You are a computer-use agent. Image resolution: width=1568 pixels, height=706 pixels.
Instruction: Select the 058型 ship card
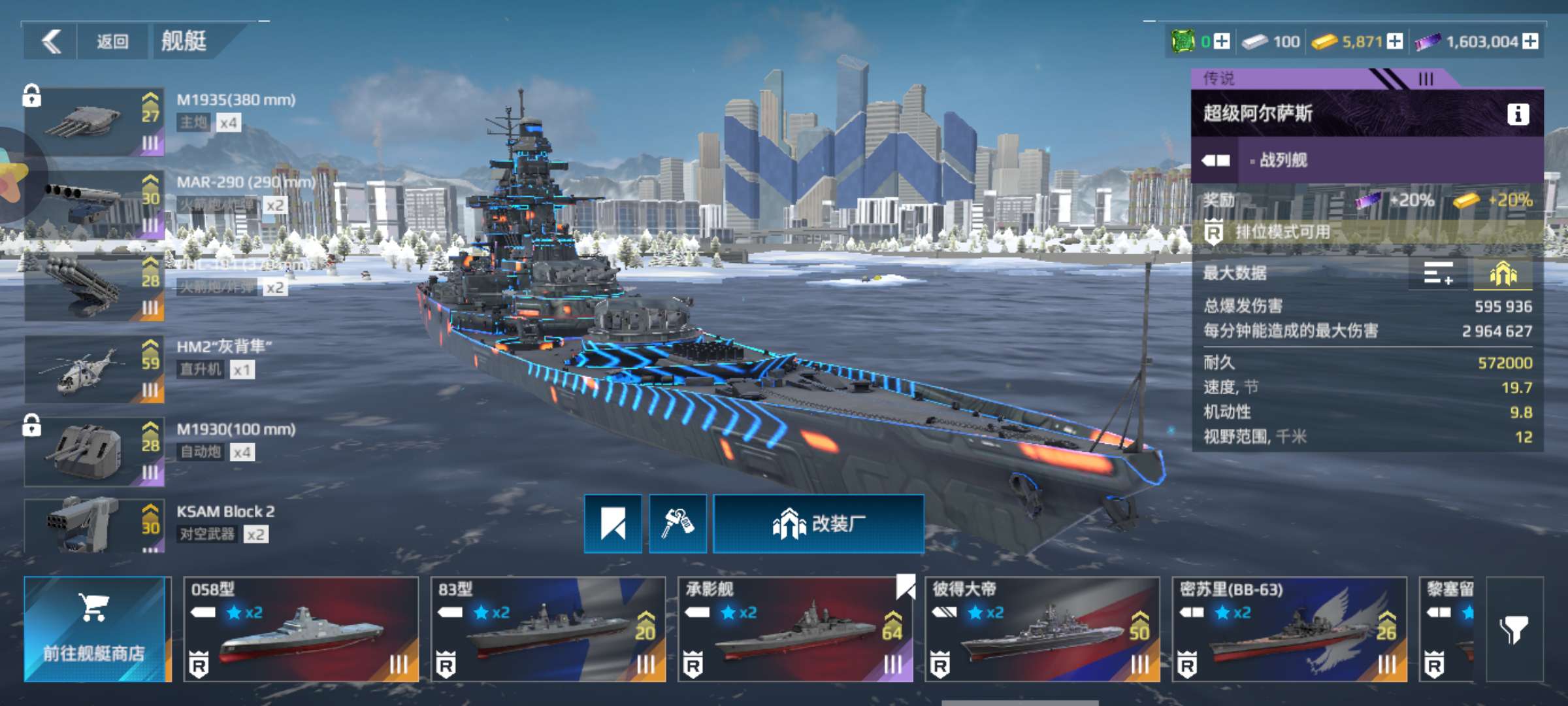[x=301, y=629]
